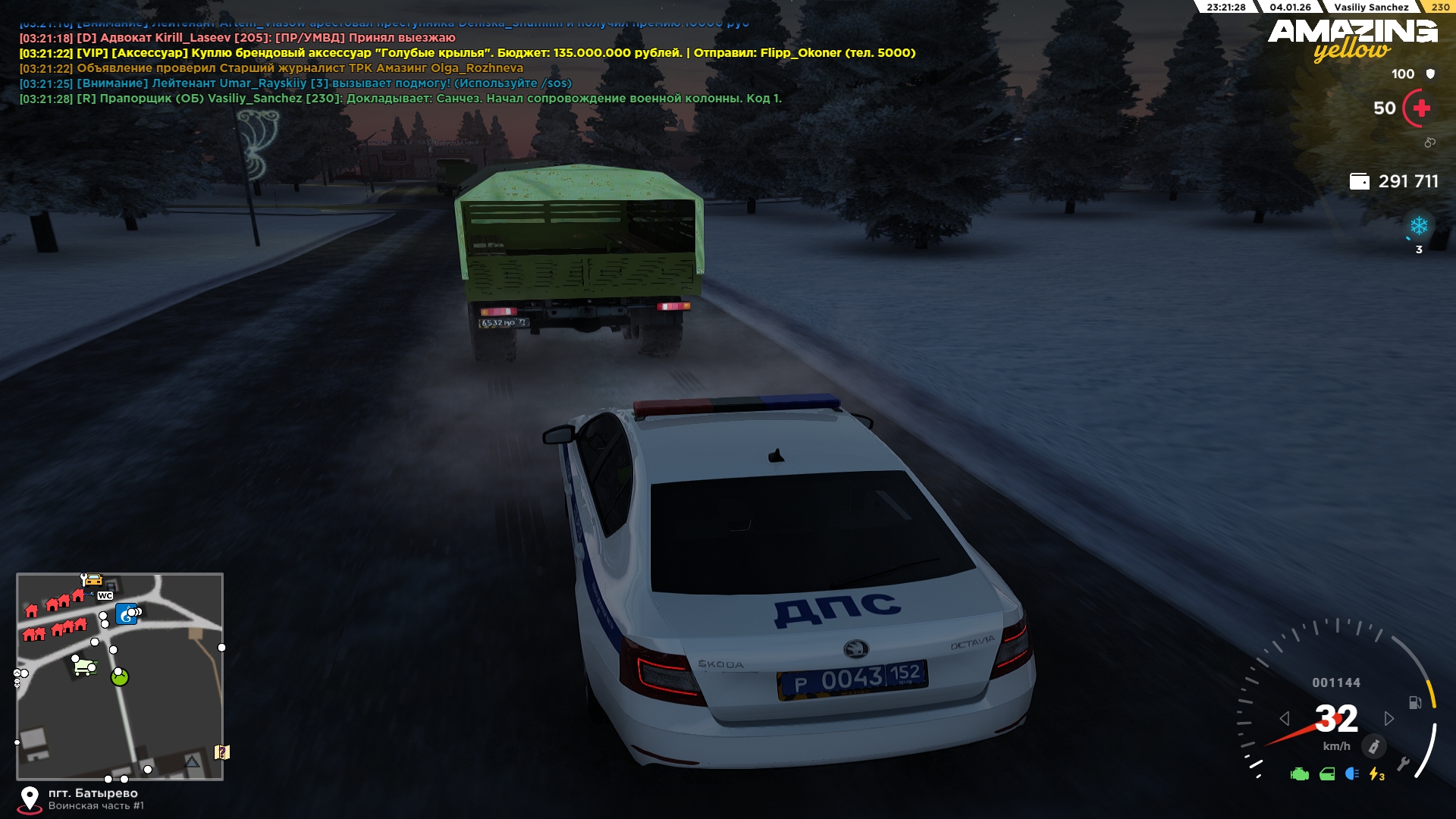Image resolution: width=1456 pixels, height=819 pixels.
Task: Click the location pin beside пгт. Батырево
Action: [x=30, y=799]
